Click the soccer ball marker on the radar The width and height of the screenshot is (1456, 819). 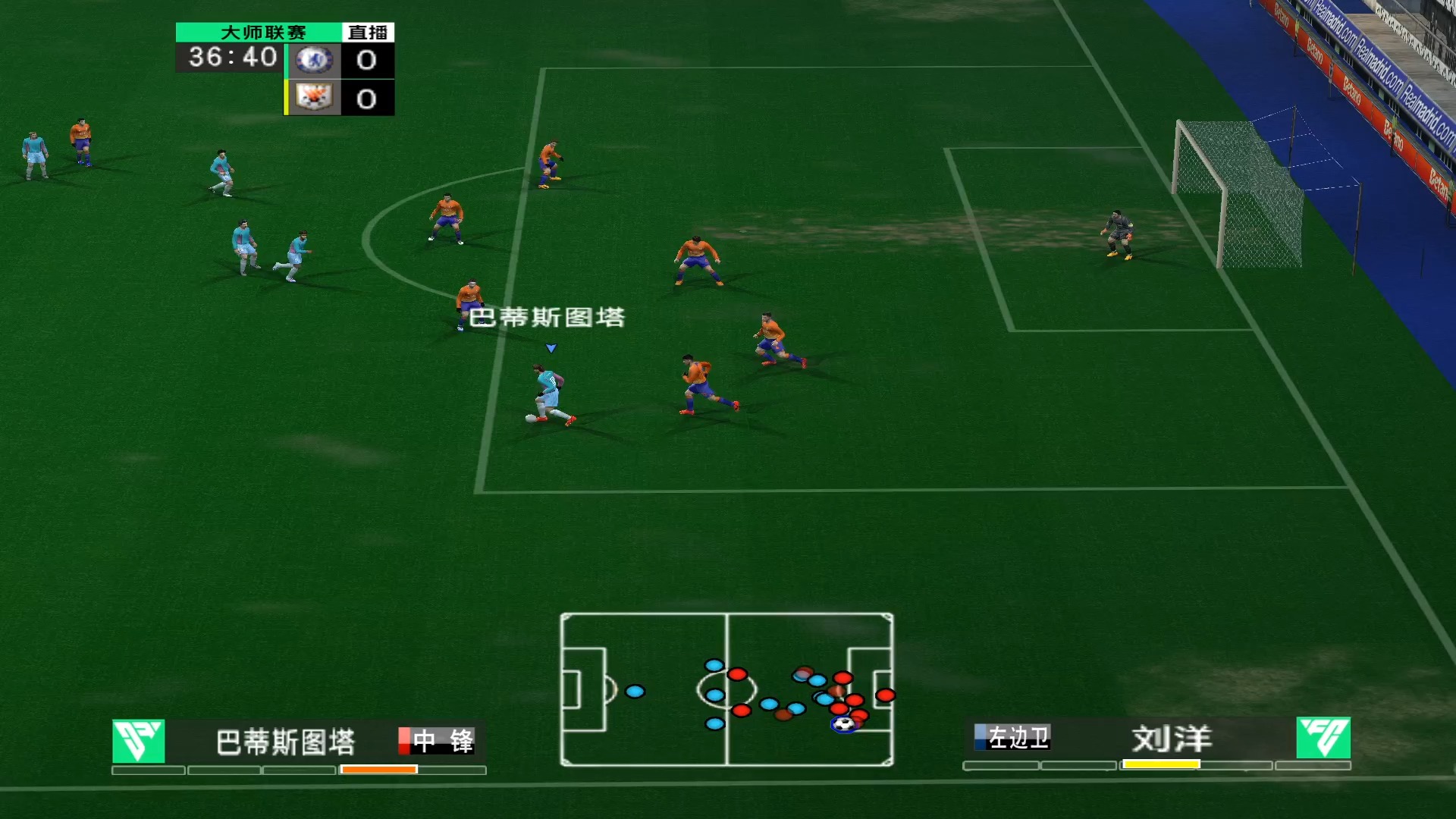tap(843, 724)
